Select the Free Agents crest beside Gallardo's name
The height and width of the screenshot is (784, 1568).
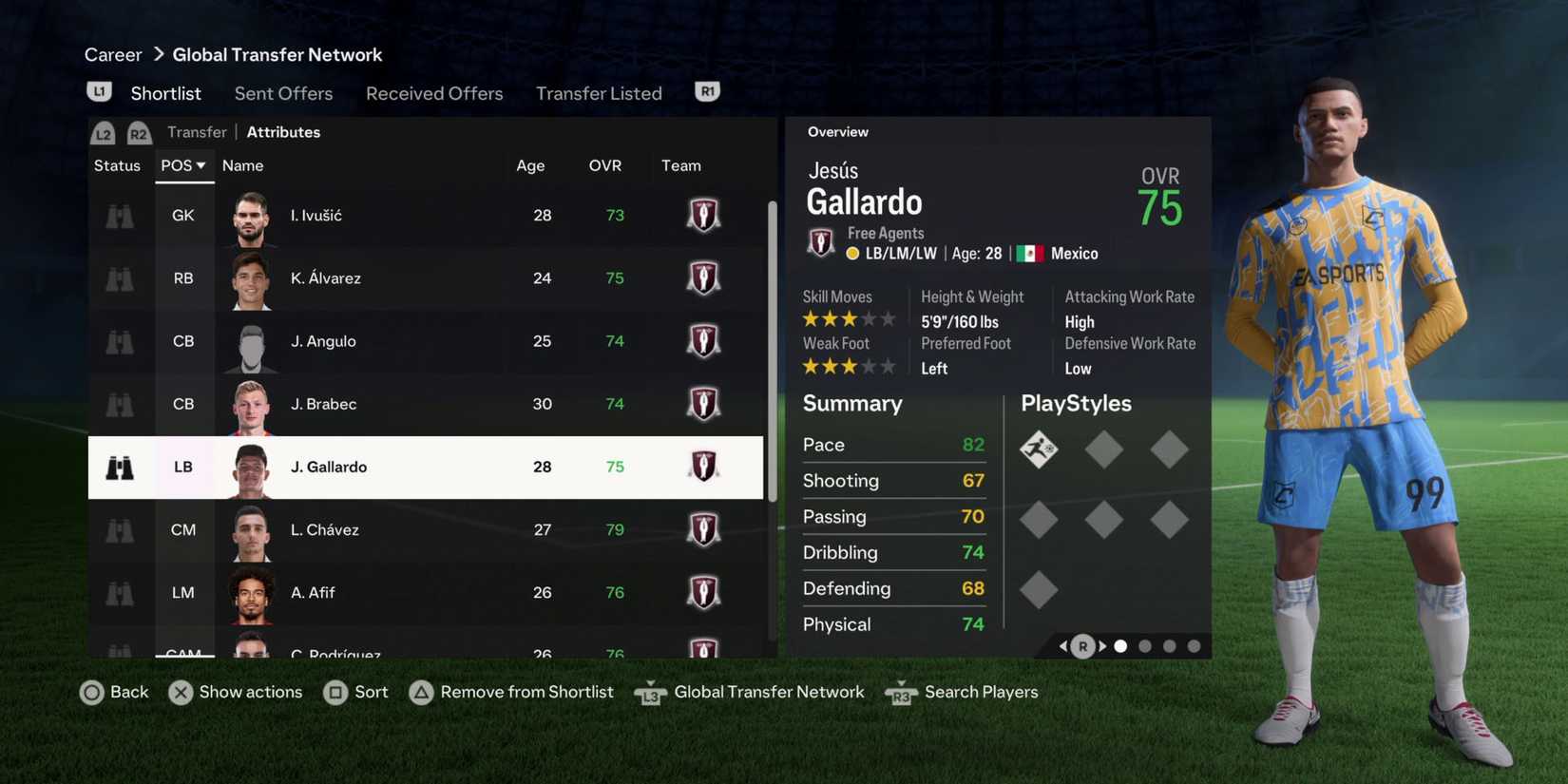[x=820, y=241]
